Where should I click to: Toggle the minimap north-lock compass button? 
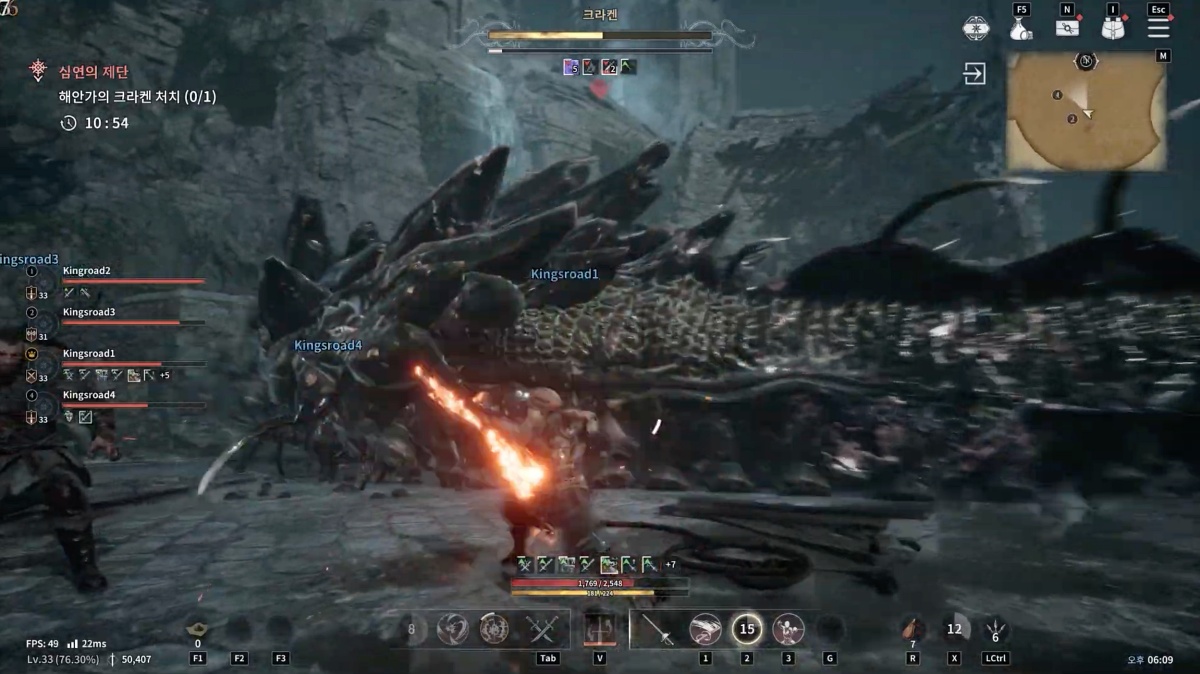pos(1086,61)
